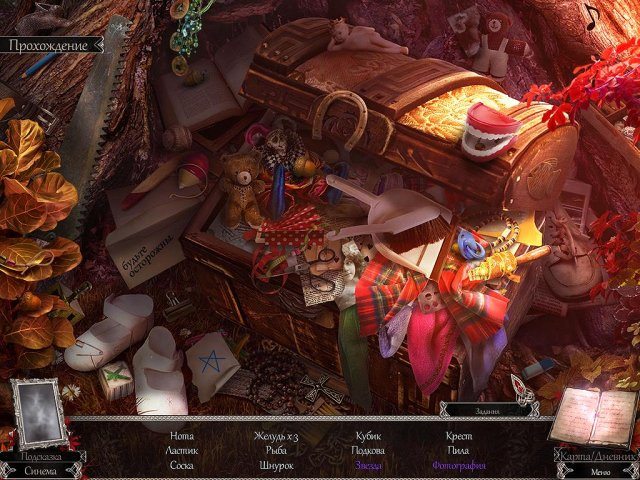The image size is (640, 480).
Task: Open the Меню button
Action: coord(599,471)
